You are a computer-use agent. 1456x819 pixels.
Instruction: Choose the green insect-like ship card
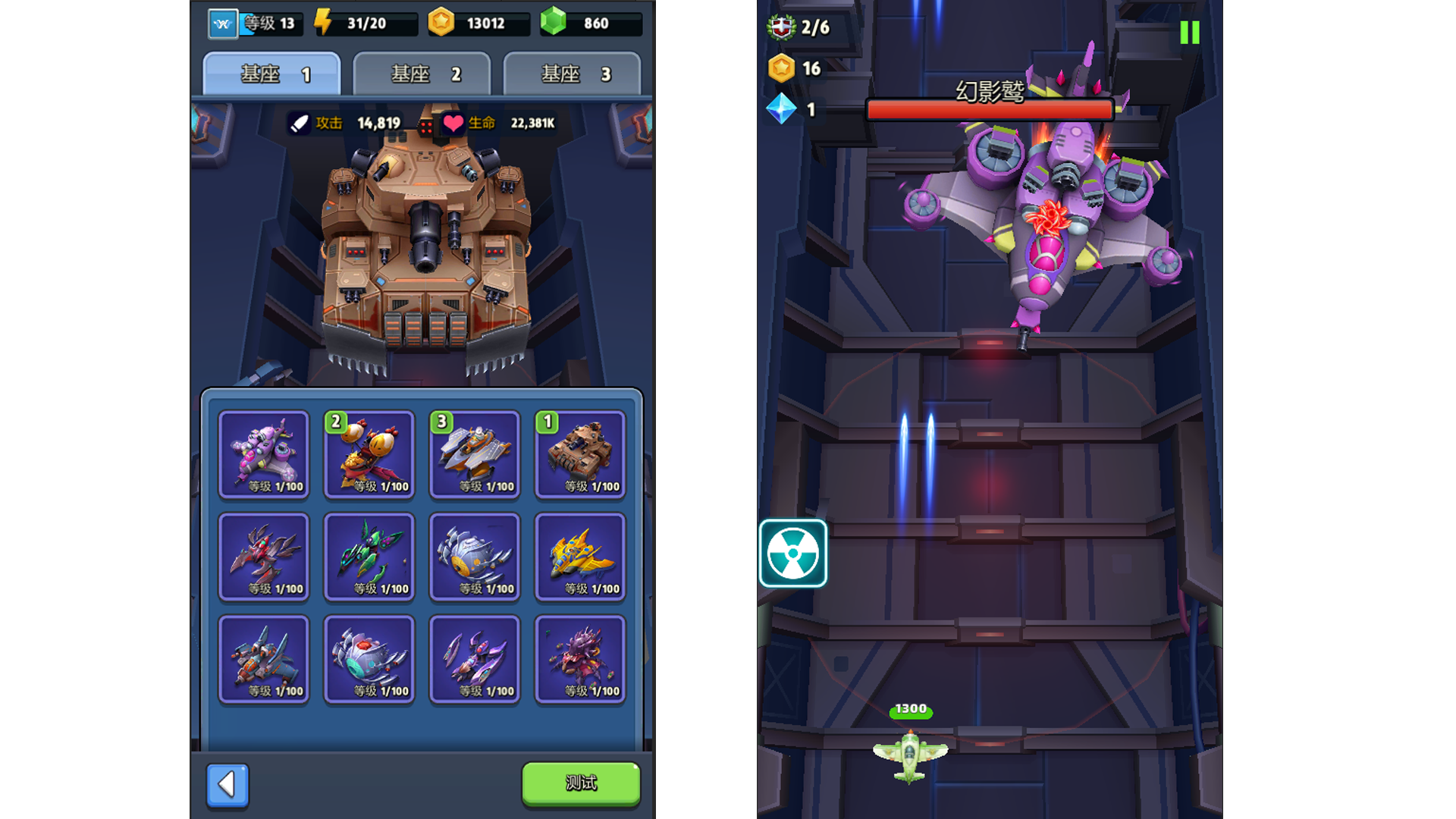[369, 557]
